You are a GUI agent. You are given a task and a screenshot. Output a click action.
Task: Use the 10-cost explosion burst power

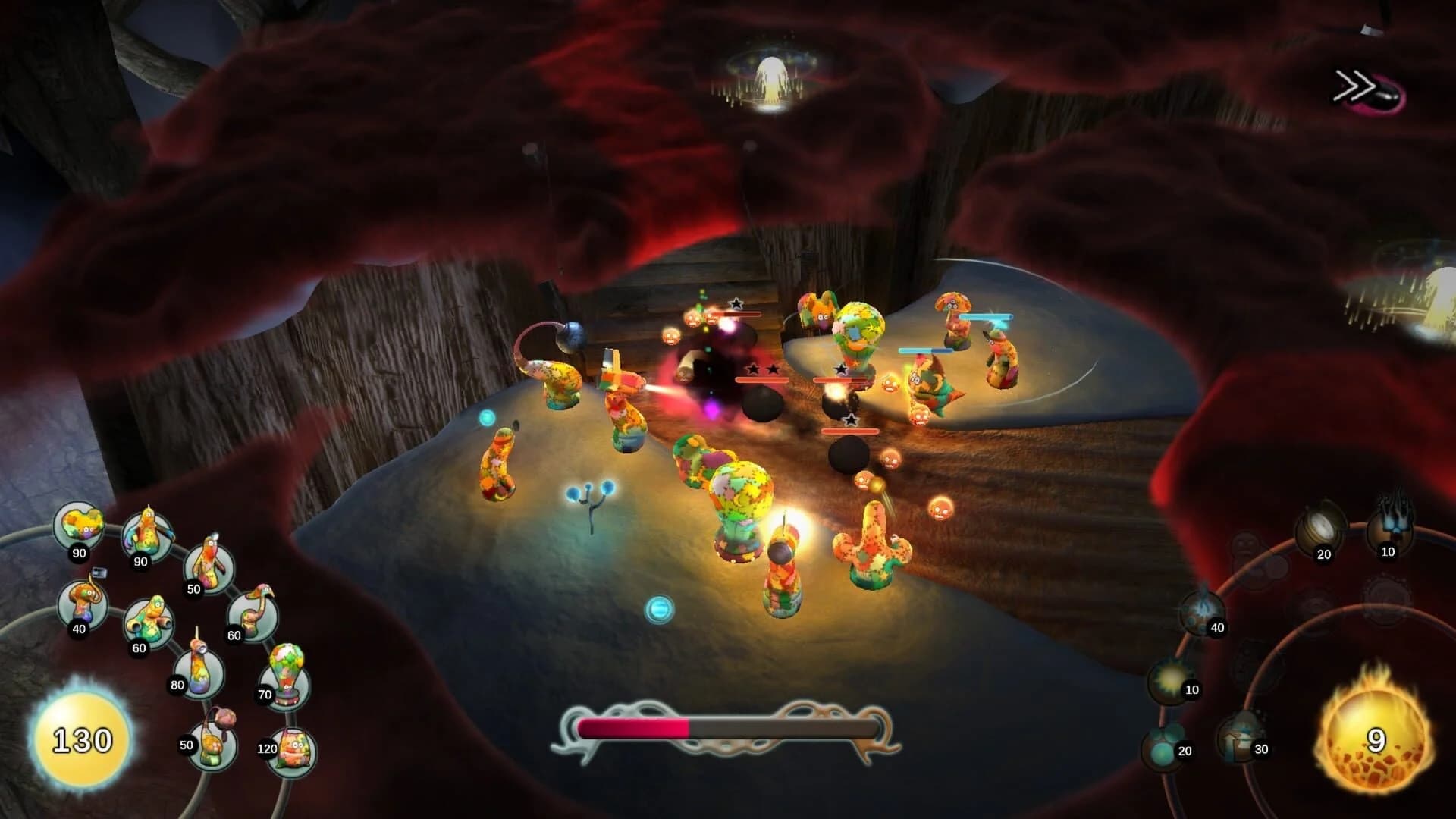[x=1169, y=678]
